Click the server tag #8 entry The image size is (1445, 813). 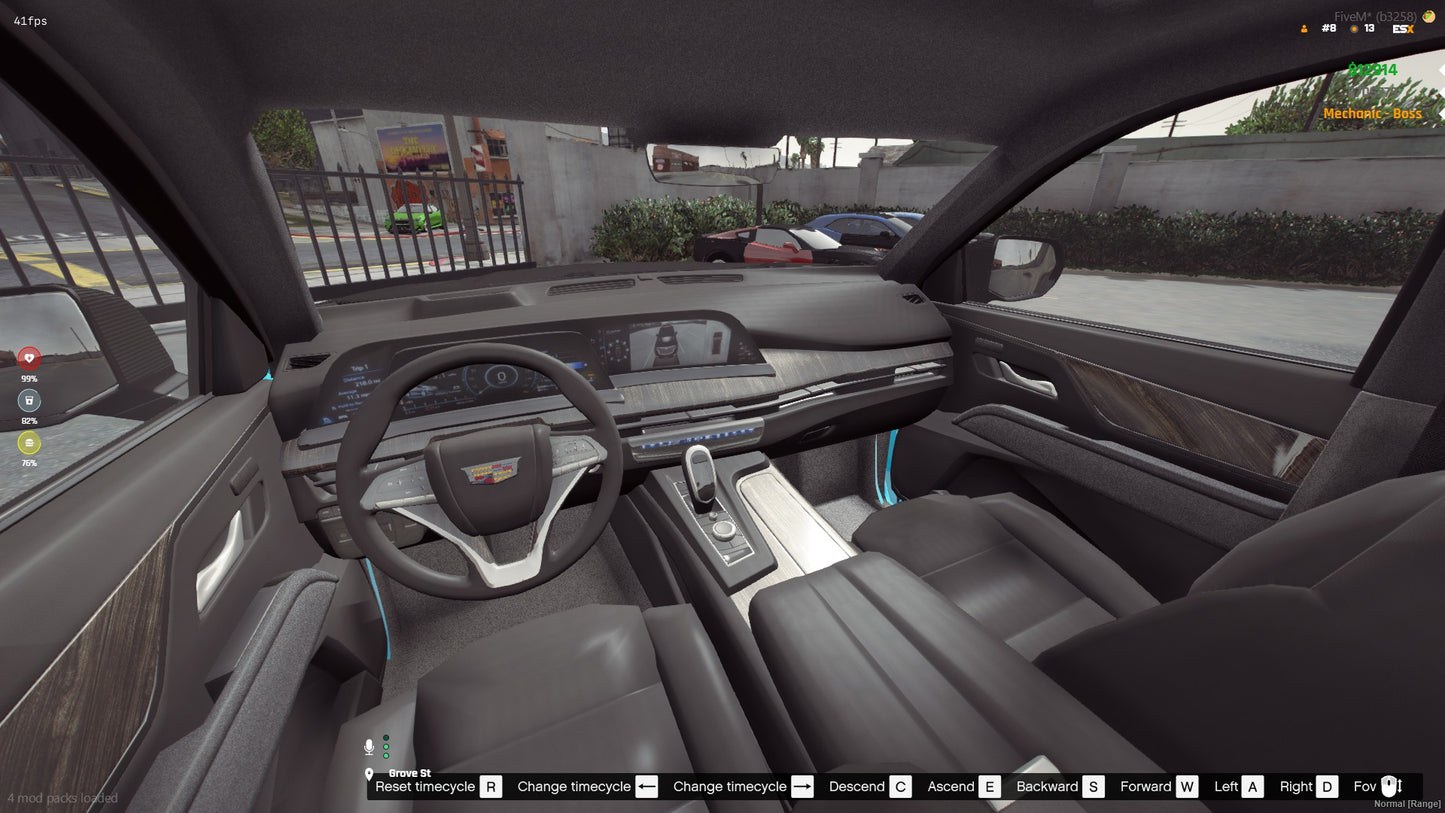tap(1329, 28)
